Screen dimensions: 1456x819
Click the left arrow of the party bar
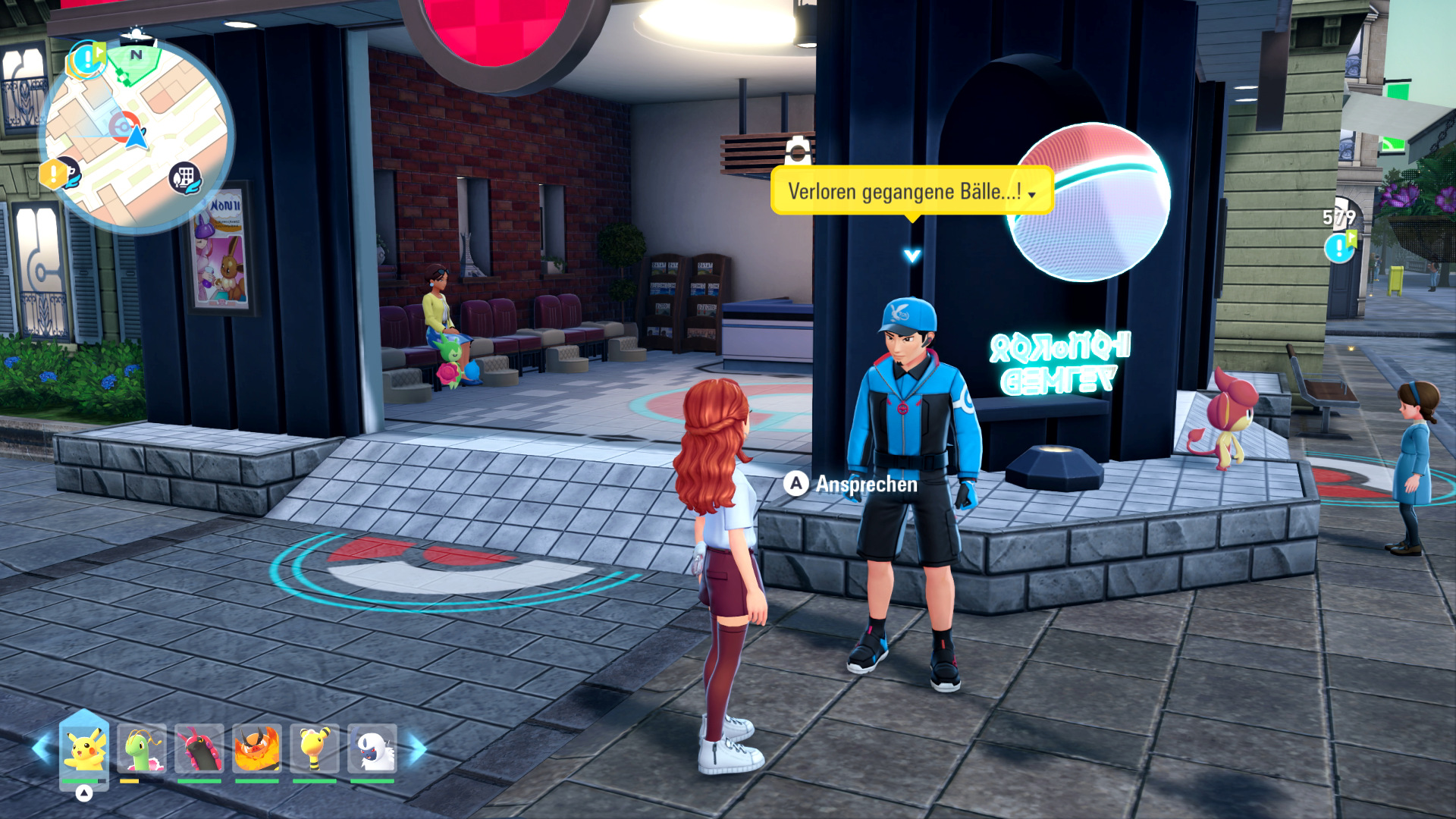click(x=41, y=749)
